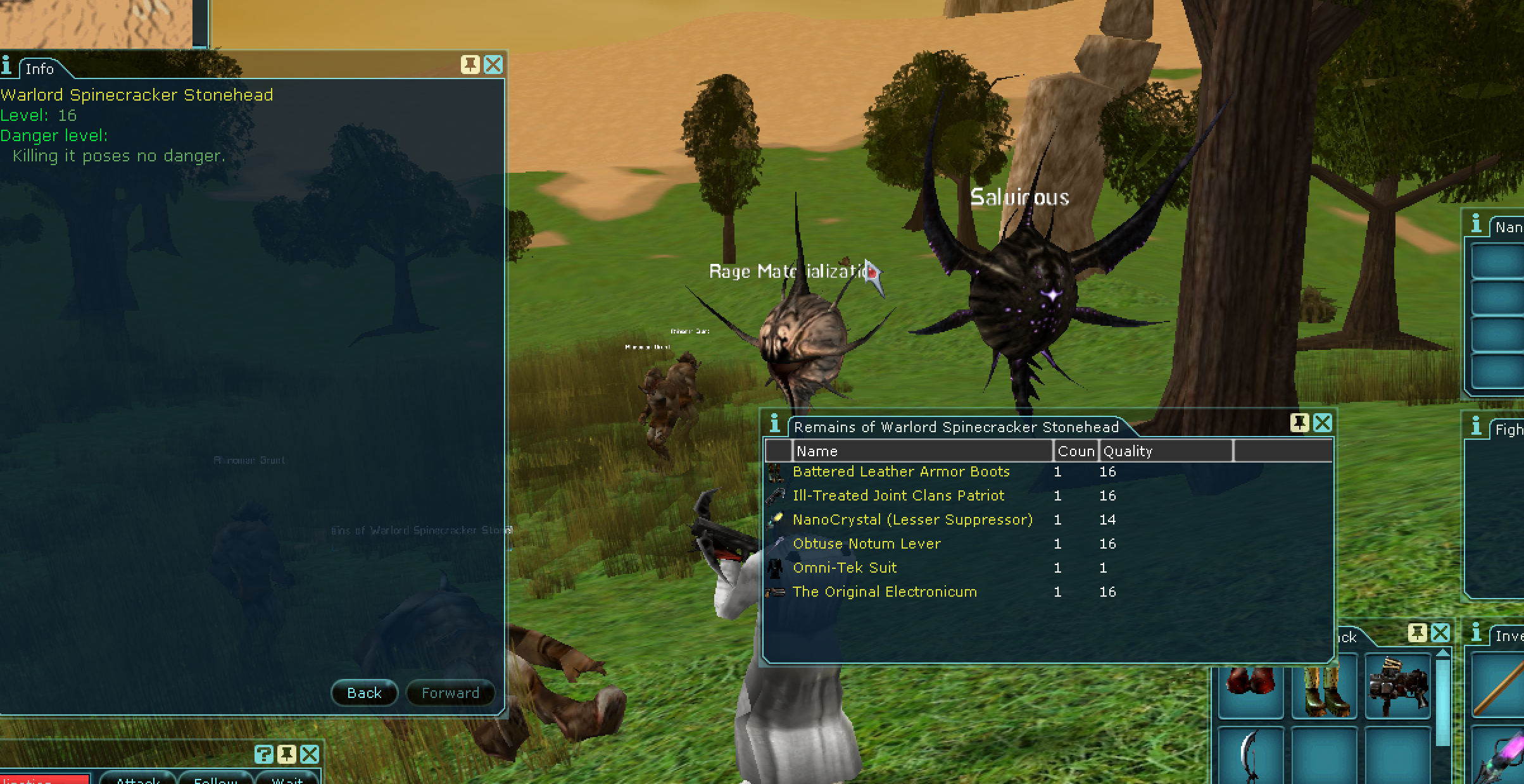Grab The Original Electronicum from the remains

click(x=885, y=592)
